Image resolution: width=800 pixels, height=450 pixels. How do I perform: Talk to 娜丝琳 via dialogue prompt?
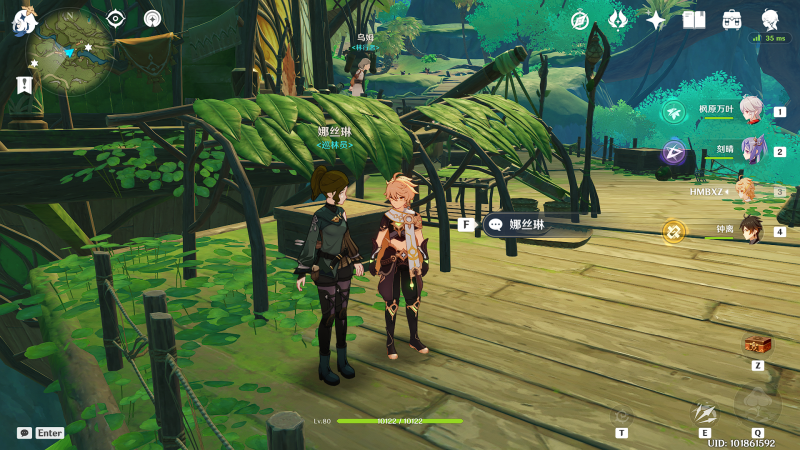pos(535,225)
